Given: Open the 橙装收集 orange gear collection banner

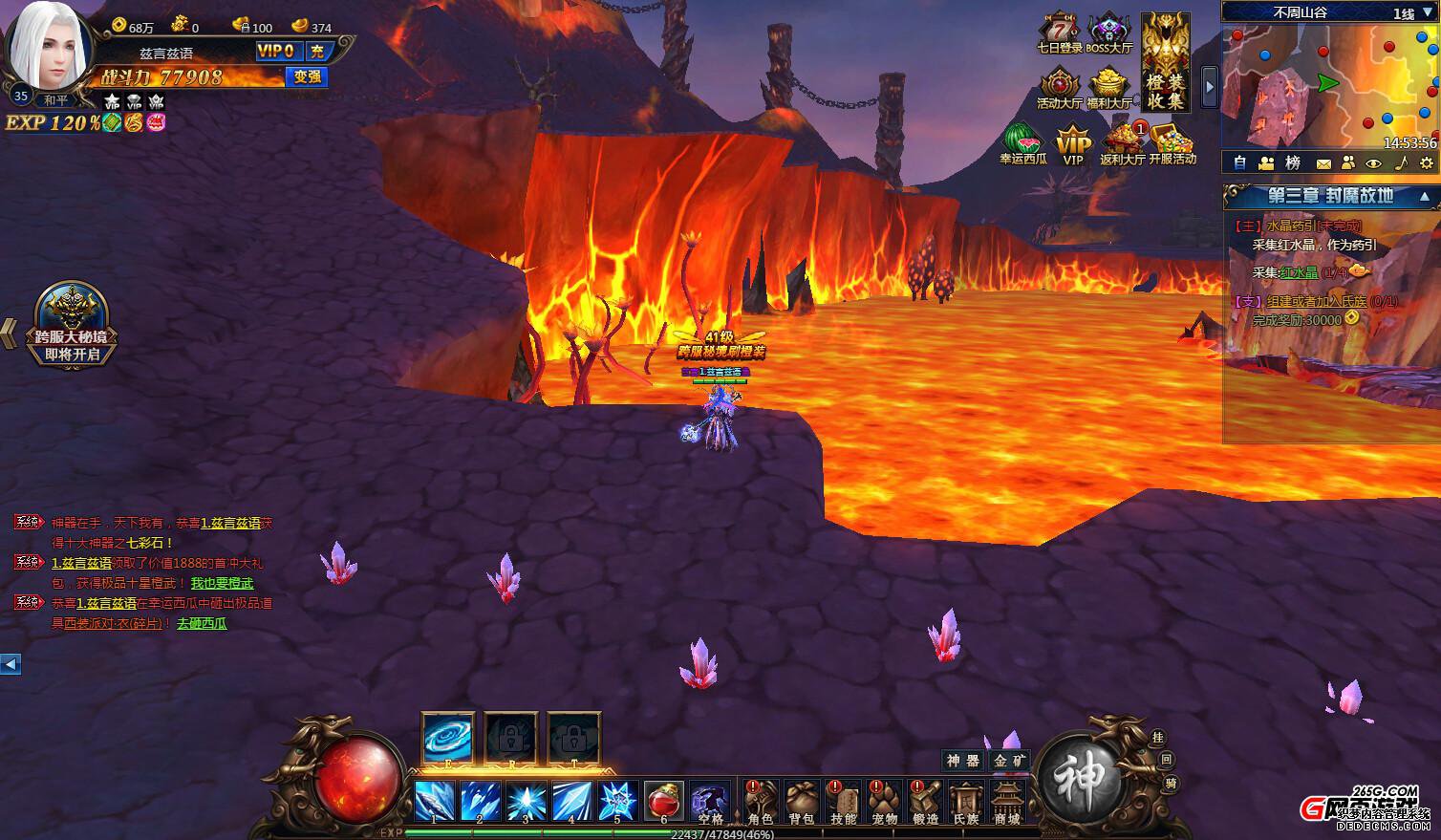Looking at the screenshot, I should pos(1166,62).
